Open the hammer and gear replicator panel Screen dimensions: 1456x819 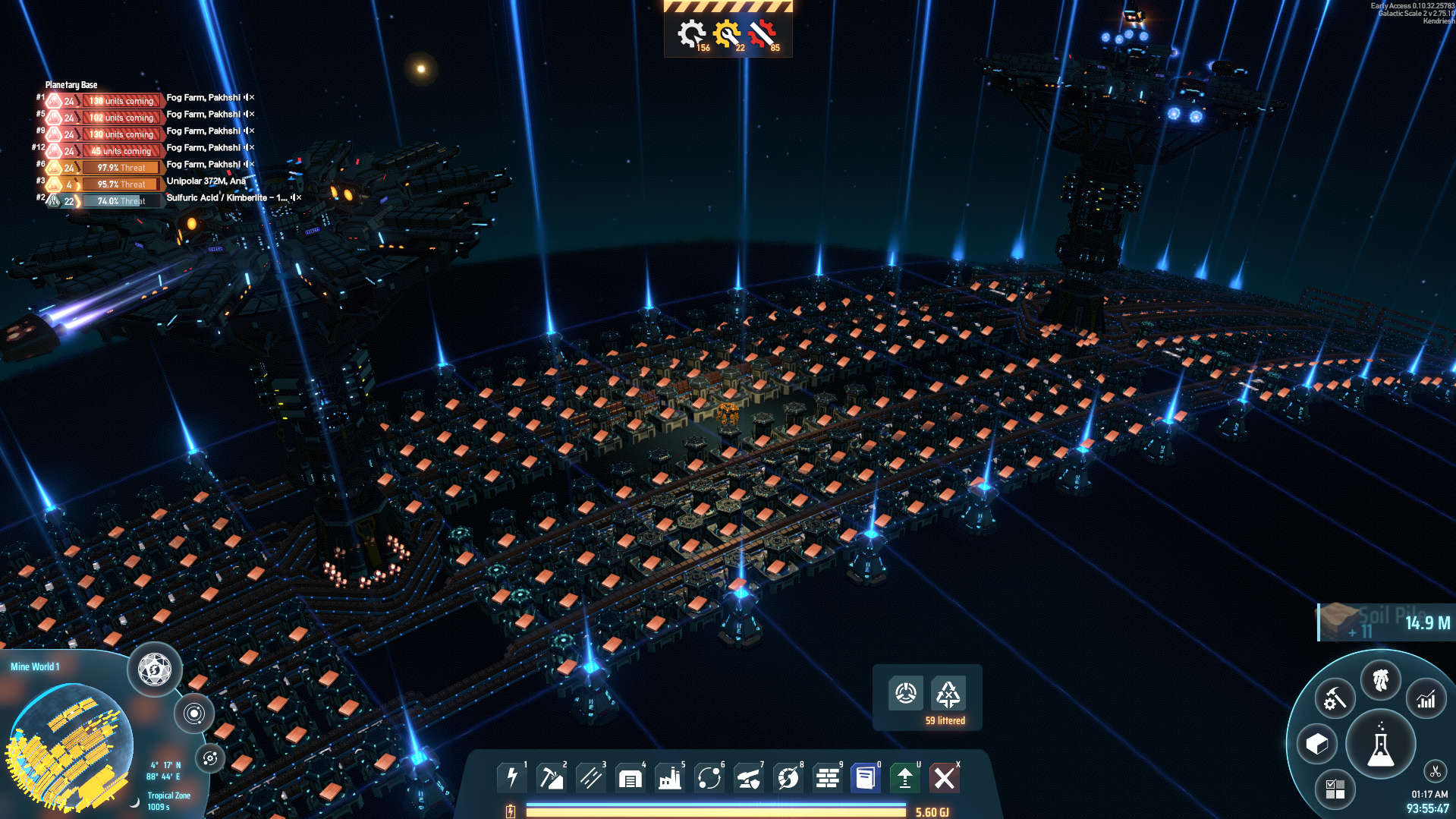coord(1334,699)
